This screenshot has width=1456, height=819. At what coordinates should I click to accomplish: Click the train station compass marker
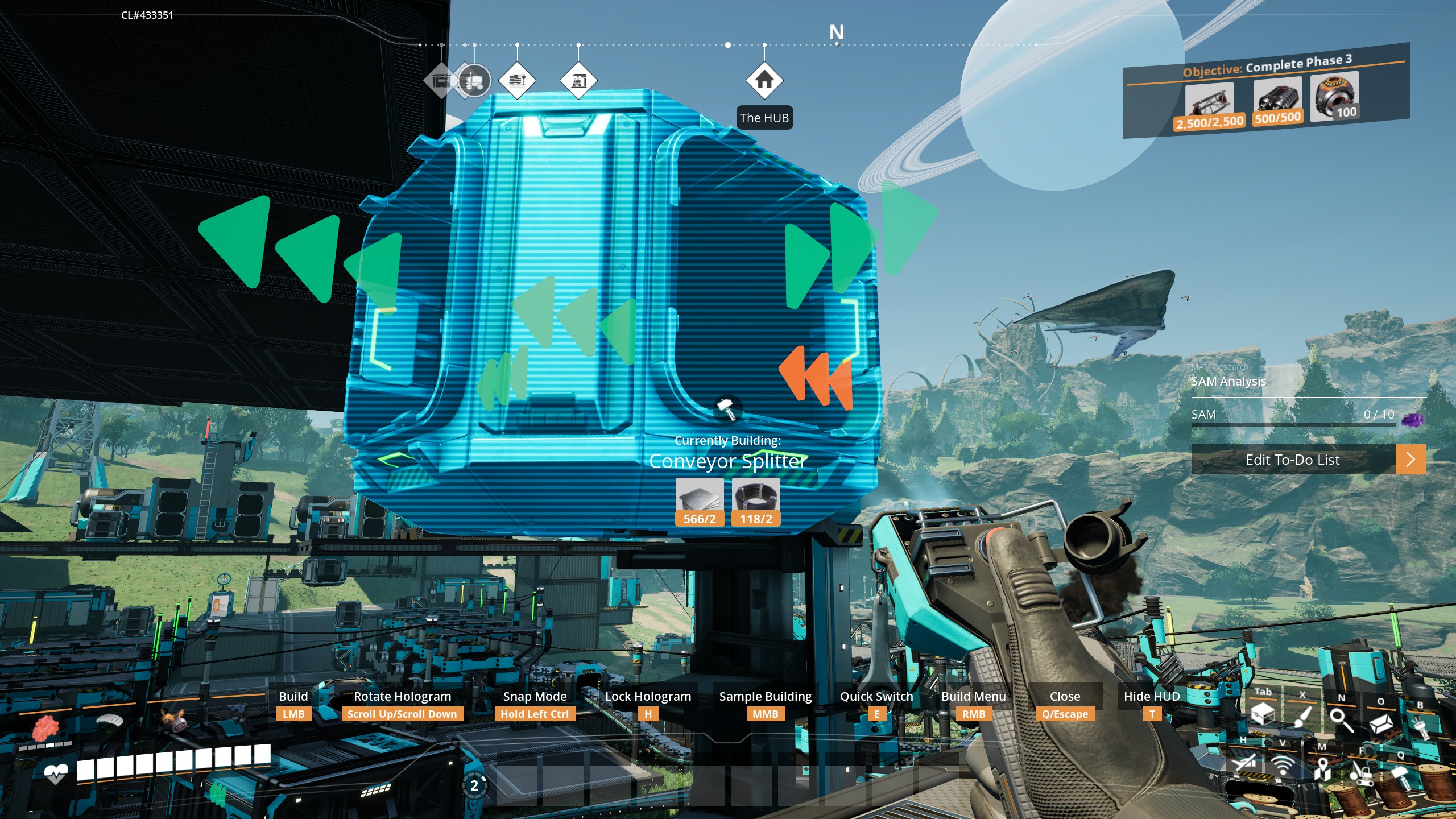516,80
